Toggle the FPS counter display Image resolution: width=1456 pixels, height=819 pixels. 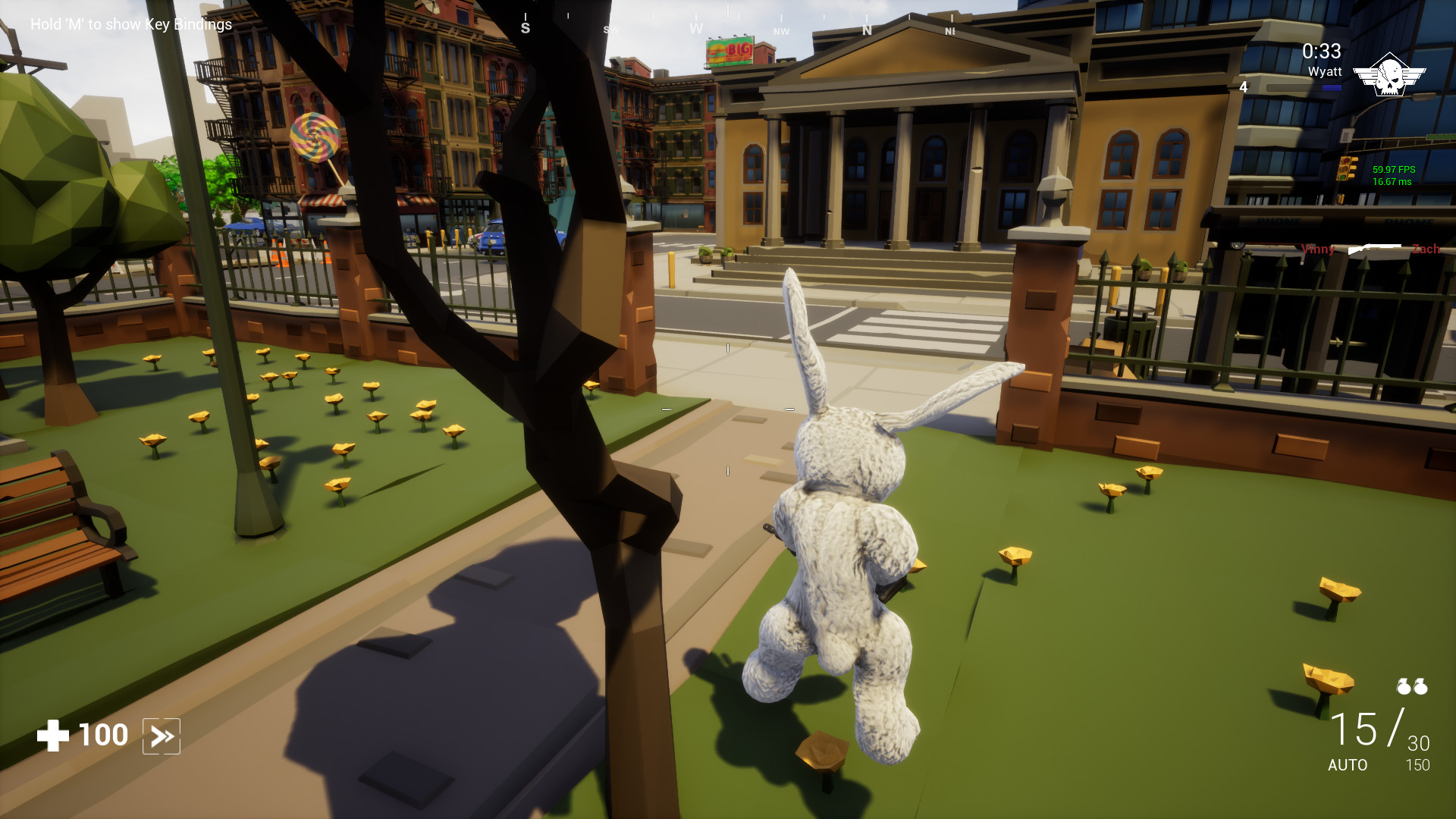1394,176
